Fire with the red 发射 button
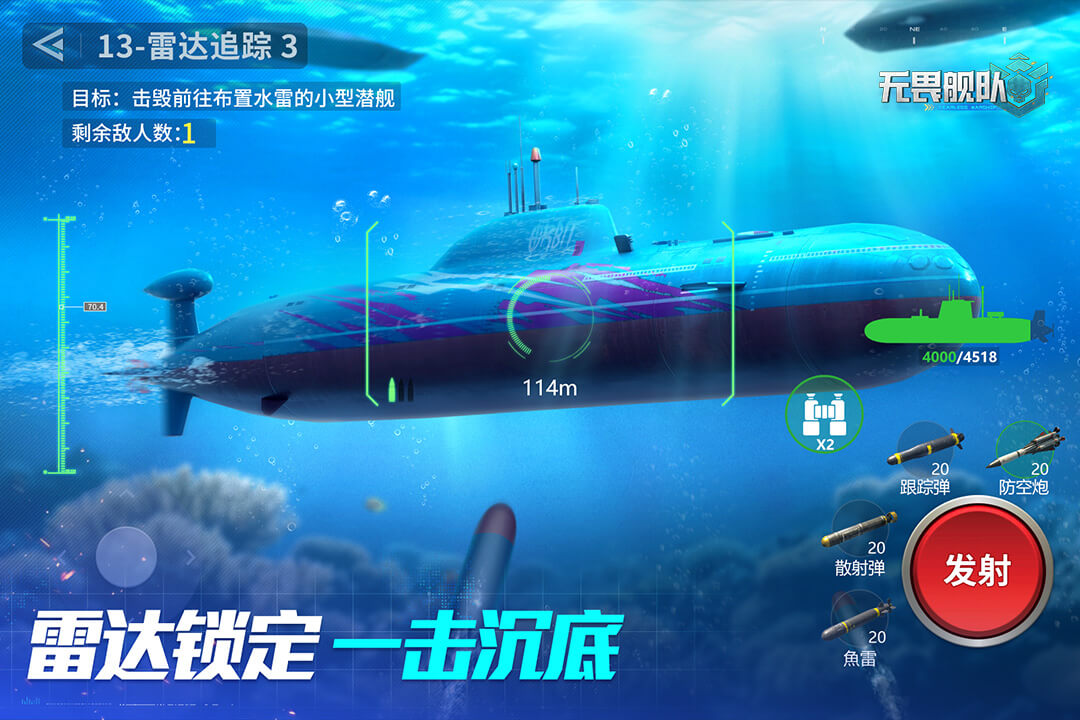 pyautogui.click(x=977, y=571)
